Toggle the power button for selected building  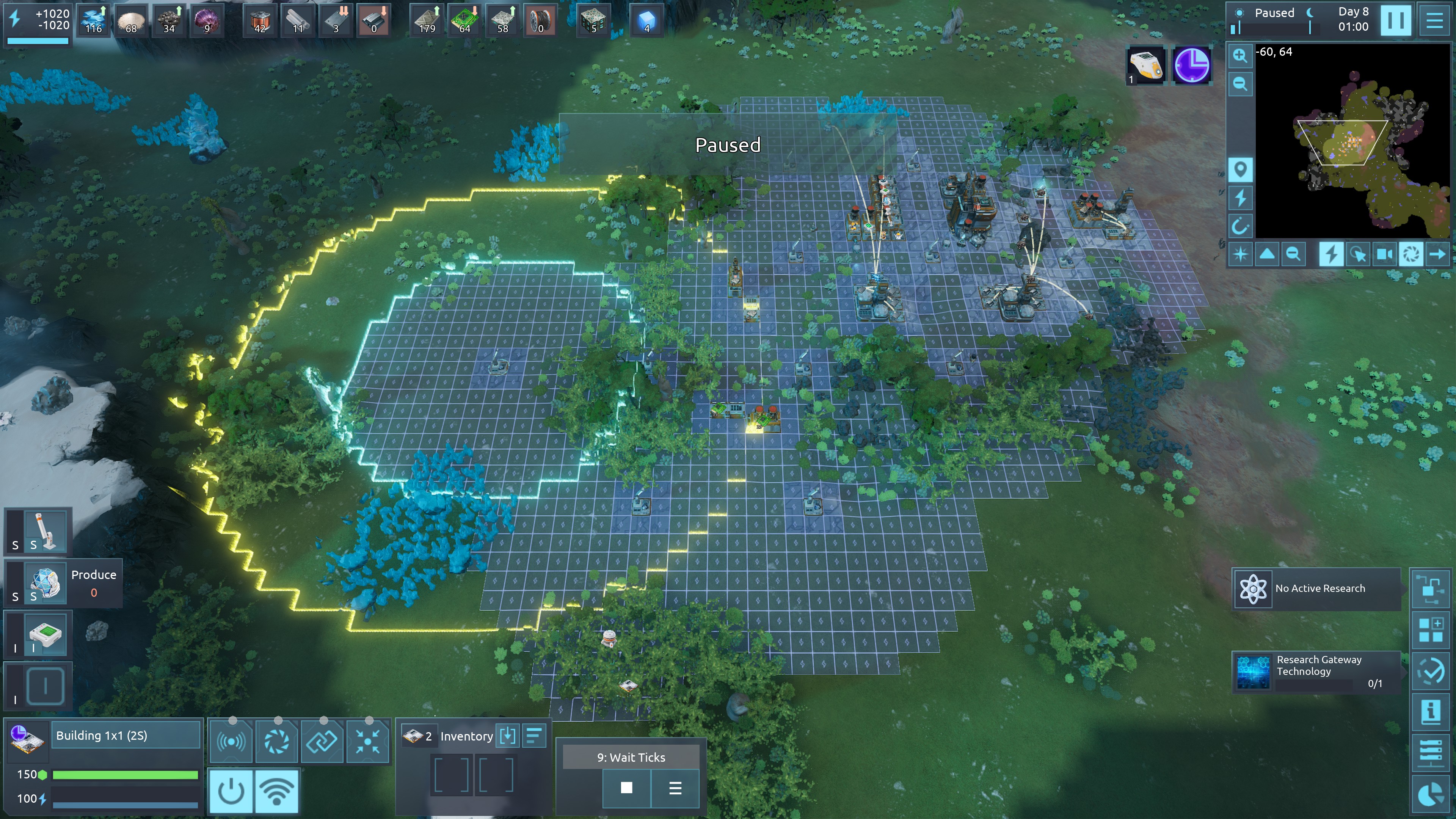pyautogui.click(x=231, y=791)
